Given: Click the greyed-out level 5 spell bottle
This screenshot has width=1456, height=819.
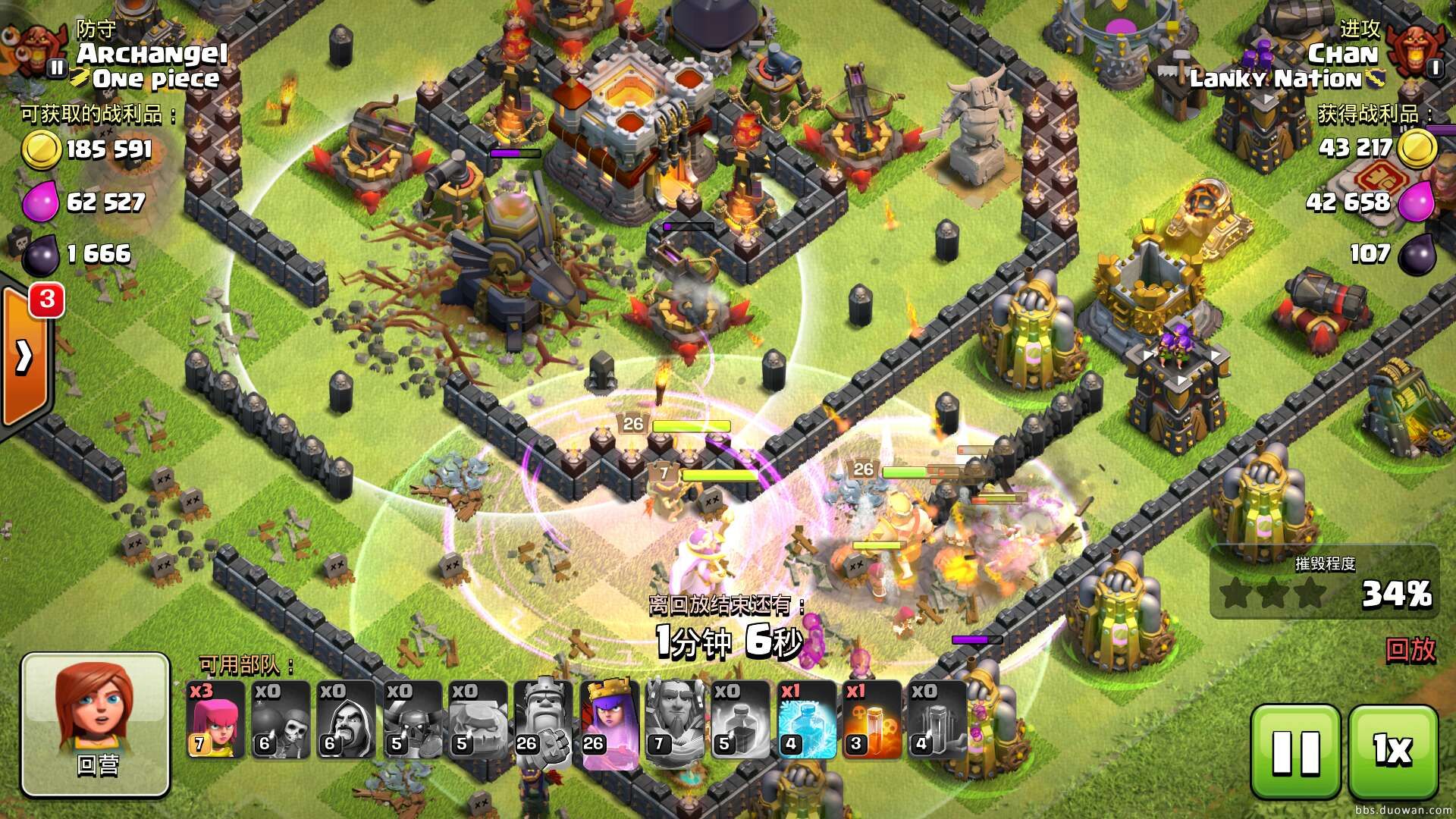Looking at the screenshot, I should click(x=739, y=719).
